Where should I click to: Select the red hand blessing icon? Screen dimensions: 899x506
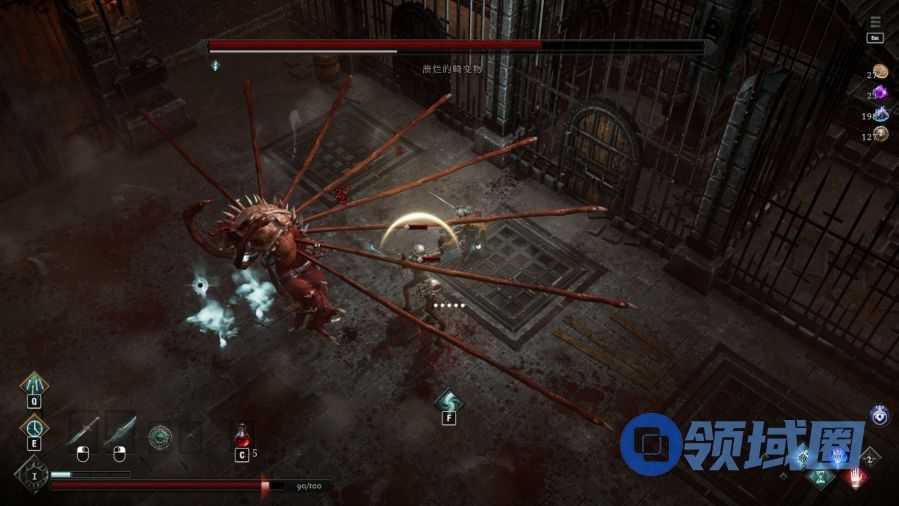[856, 478]
